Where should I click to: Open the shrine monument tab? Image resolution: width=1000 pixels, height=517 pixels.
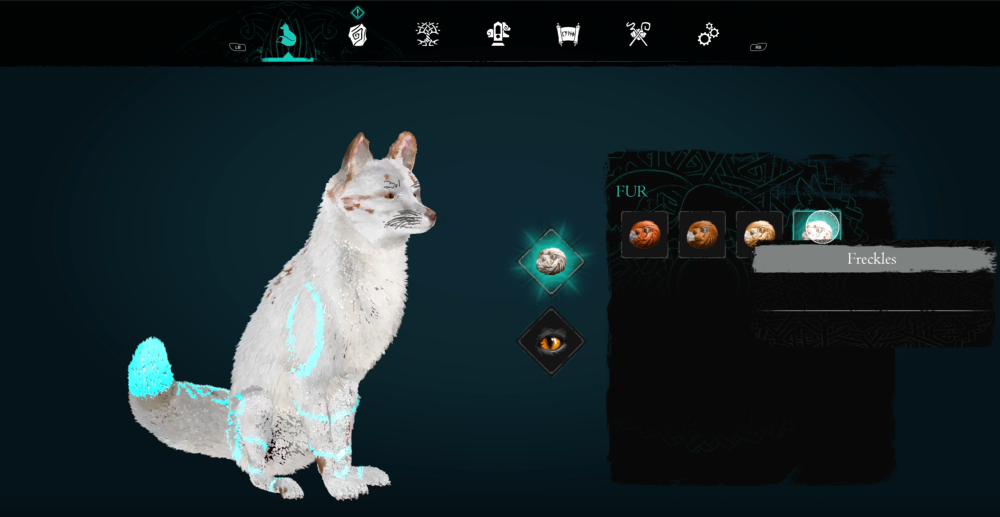[x=498, y=34]
